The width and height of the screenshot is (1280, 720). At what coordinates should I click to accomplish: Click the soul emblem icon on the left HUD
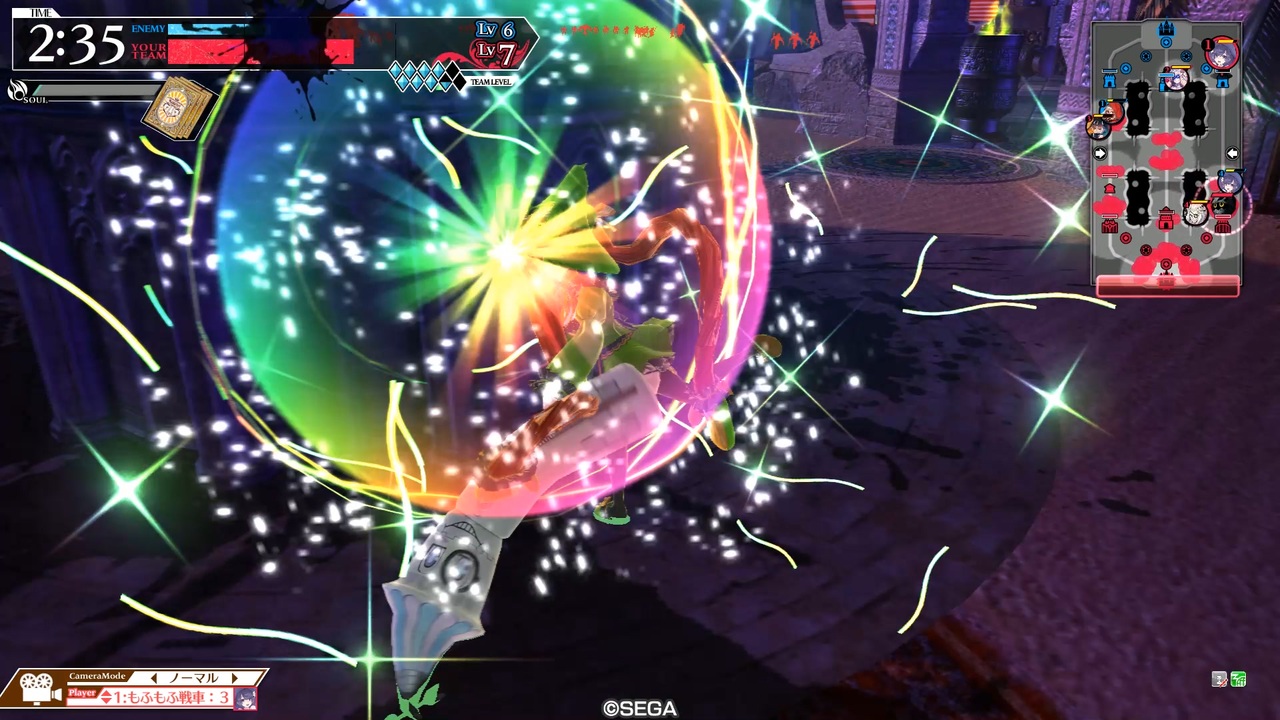[x=15, y=90]
